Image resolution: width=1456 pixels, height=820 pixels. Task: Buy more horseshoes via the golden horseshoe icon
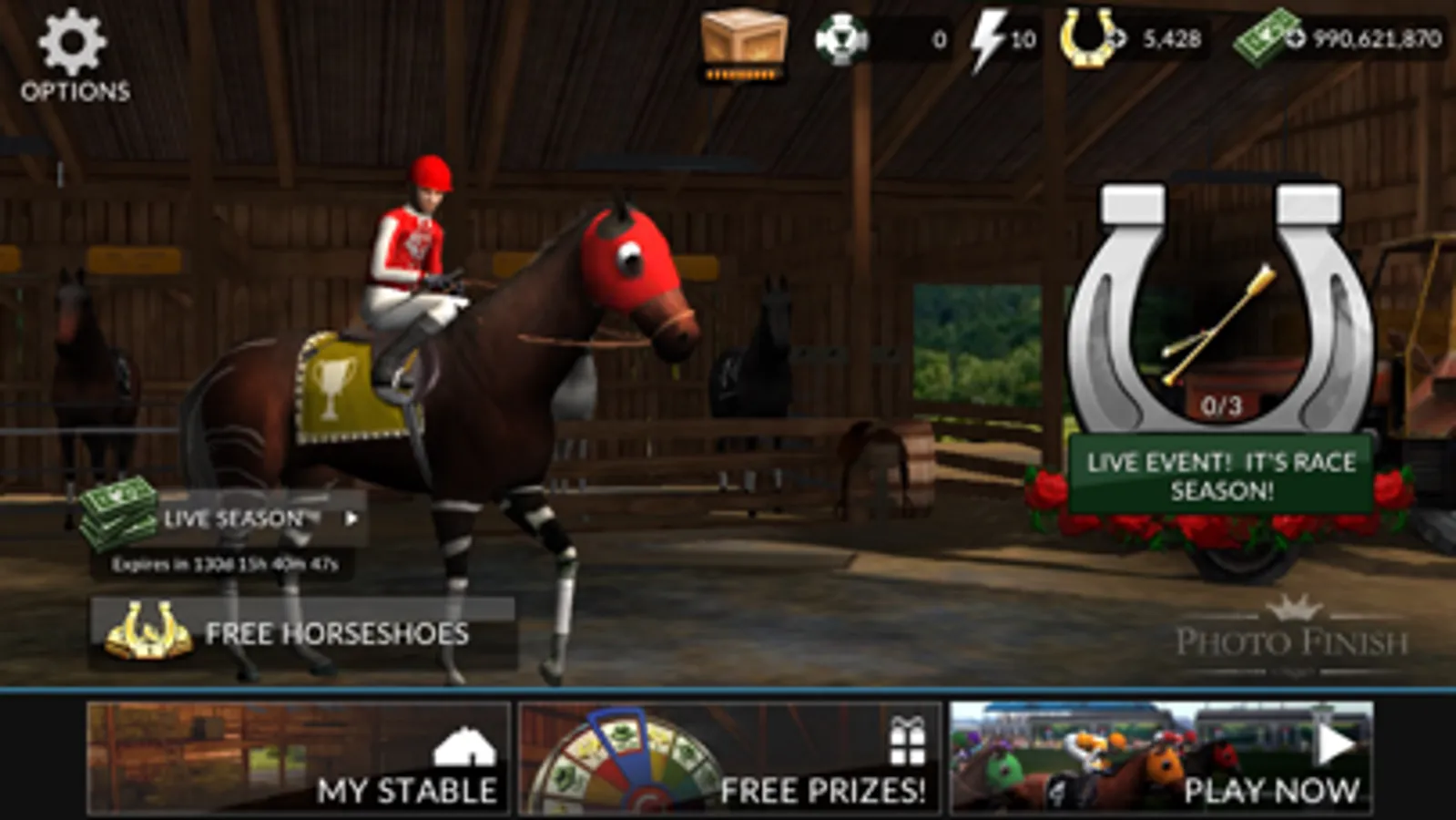click(x=1087, y=38)
